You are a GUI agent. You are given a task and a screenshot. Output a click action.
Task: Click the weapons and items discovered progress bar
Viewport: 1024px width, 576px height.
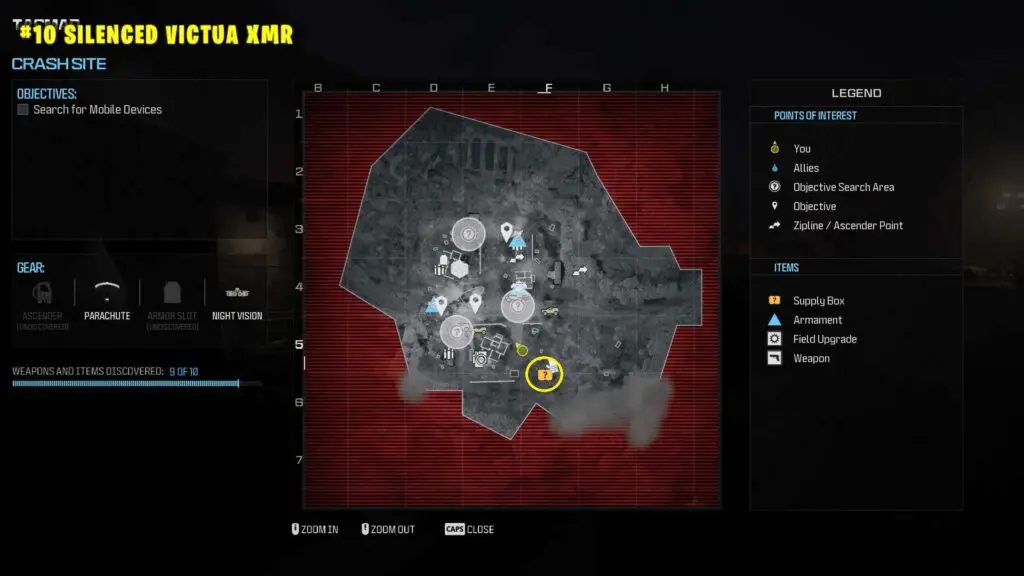point(137,383)
